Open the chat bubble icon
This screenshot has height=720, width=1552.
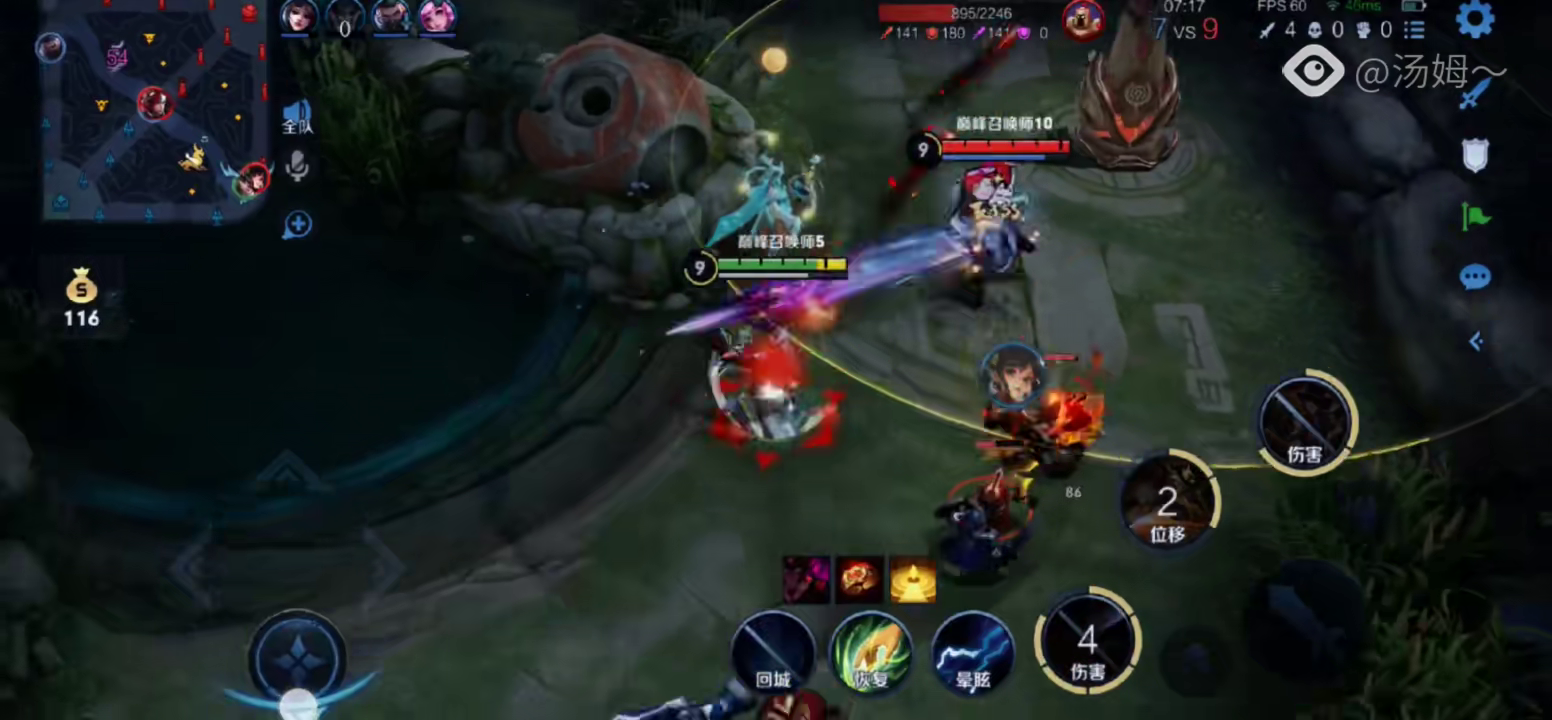pyautogui.click(x=1477, y=278)
